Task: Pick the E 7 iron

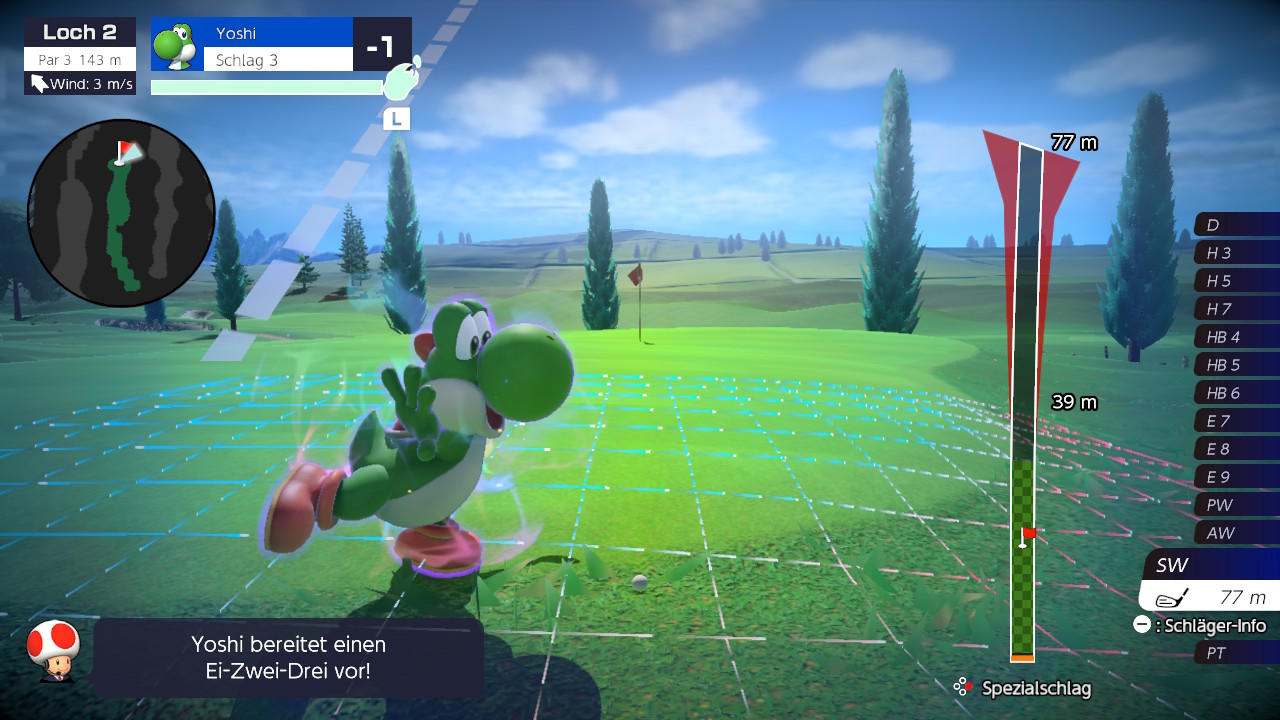Action: (x=1236, y=421)
